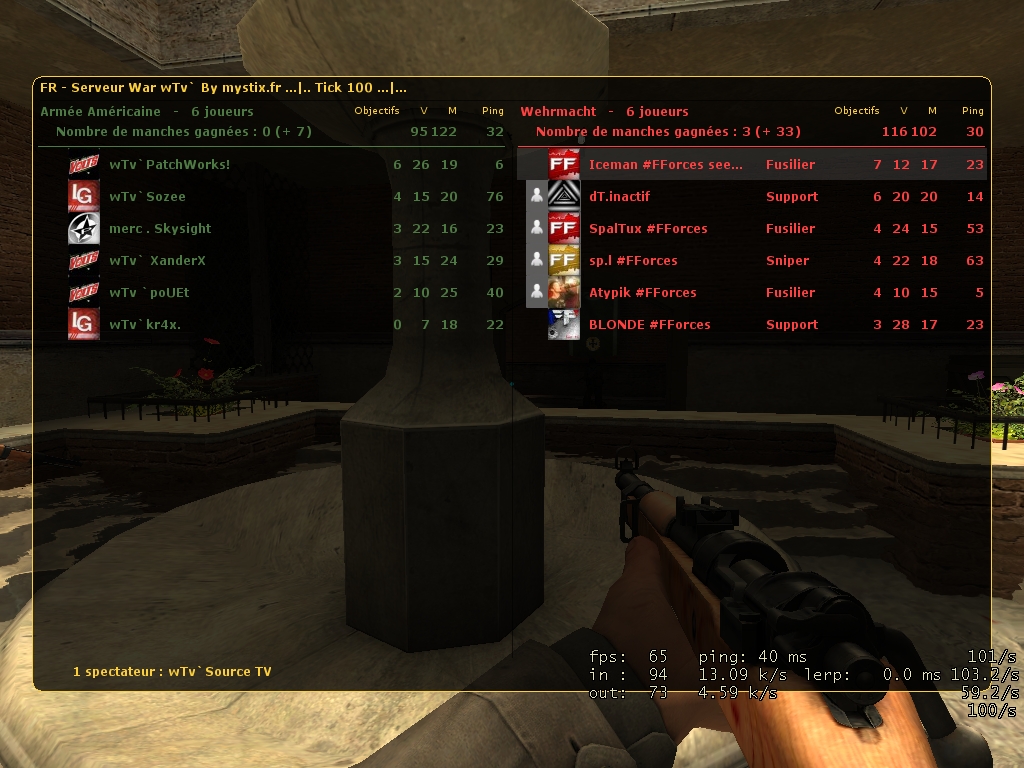Screen dimensions: 1024x768
Task: Select Iceman #FForces player row
Action: pos(665,165)
